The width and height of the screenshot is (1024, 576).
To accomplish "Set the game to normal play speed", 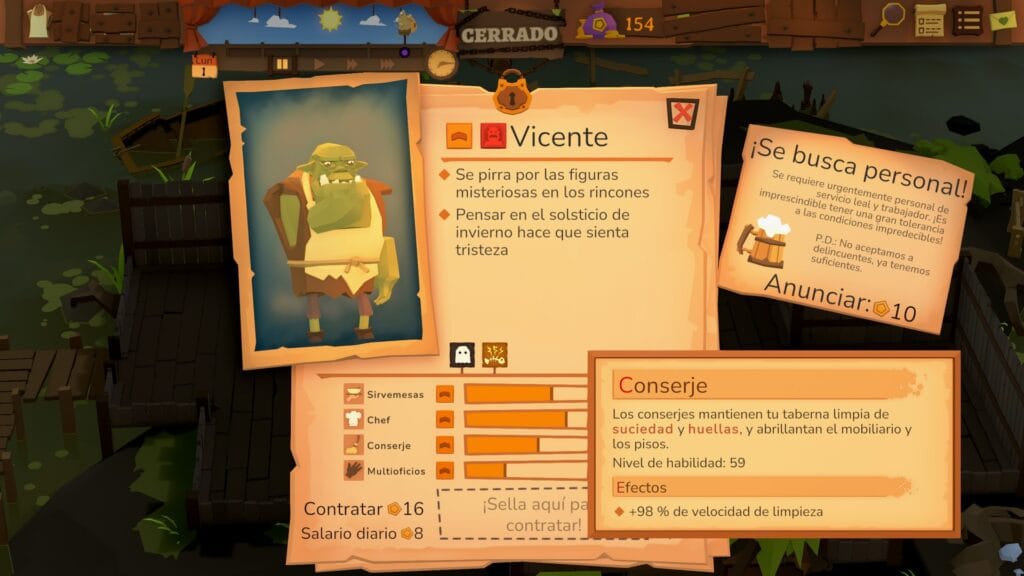I will (x=319, y=63).
